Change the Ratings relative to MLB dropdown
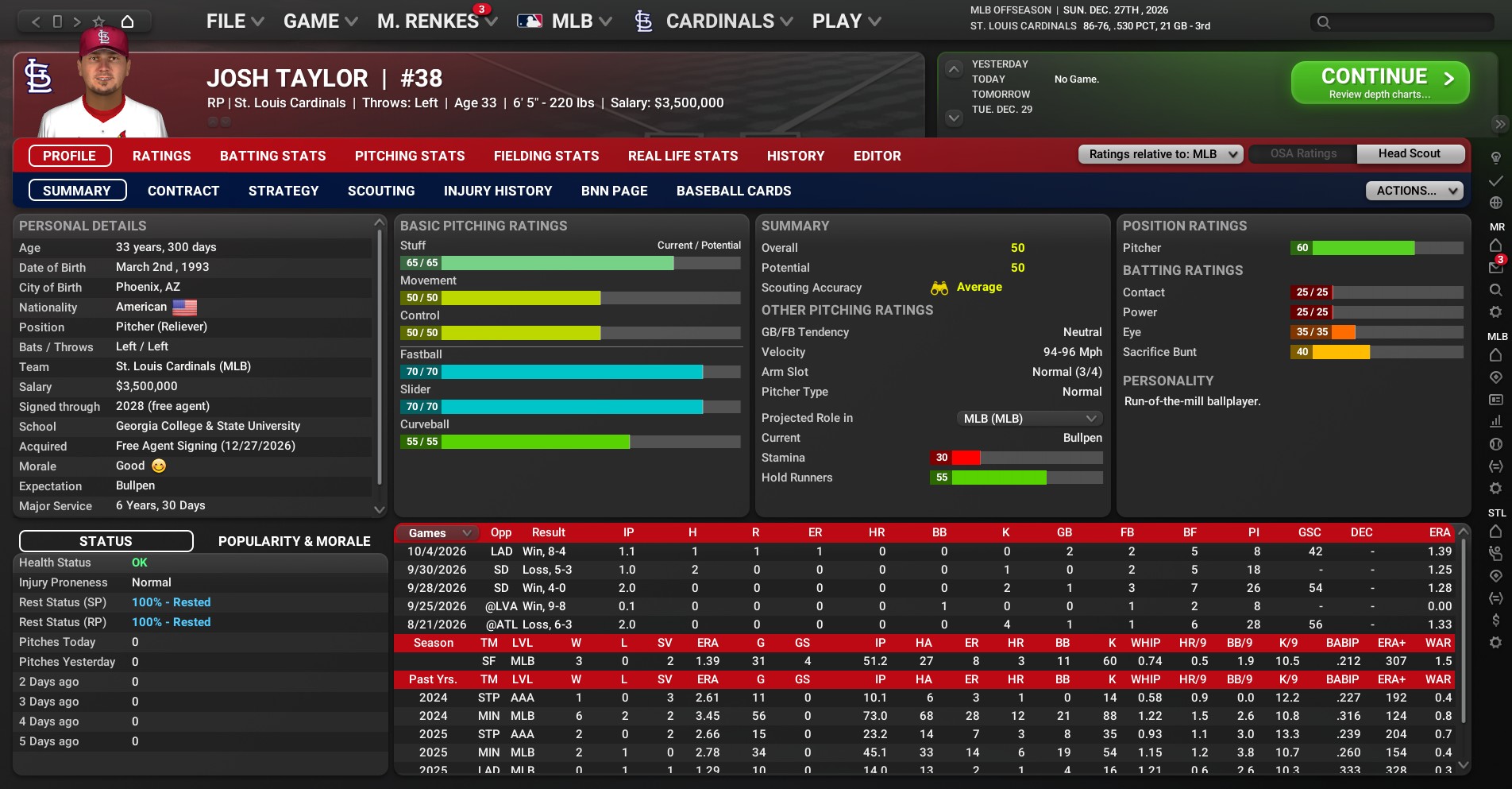The width and height of the screenshot is (1512, 789). 1160,154
